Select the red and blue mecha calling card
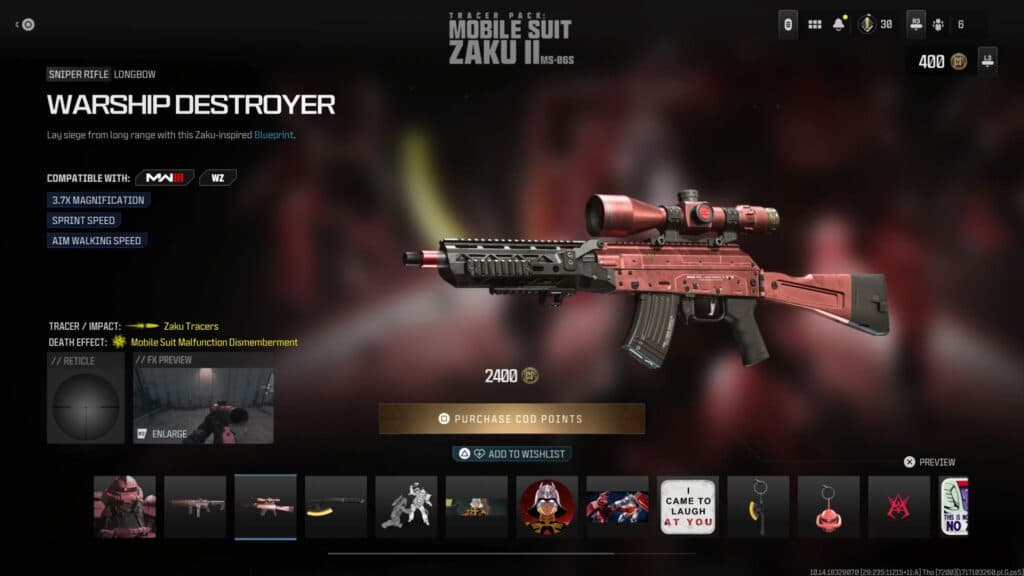Image resolution: width=1024 pixels, height=576 pixels. (617, 506)
